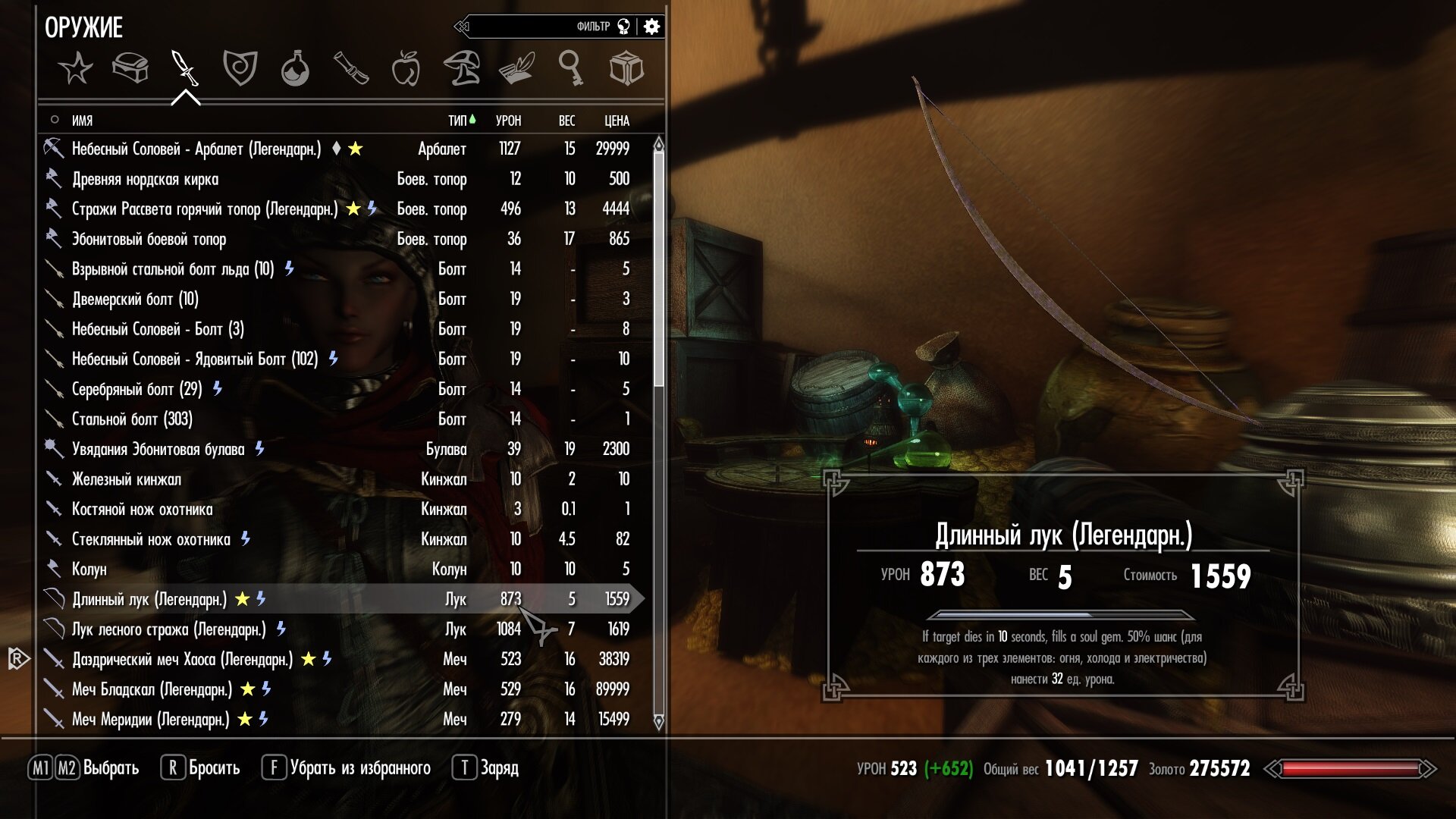The height and width of the screenshot is (819, 1456).
Task: Select Увядания Эбонитовая булава
Action: point(158,449)
